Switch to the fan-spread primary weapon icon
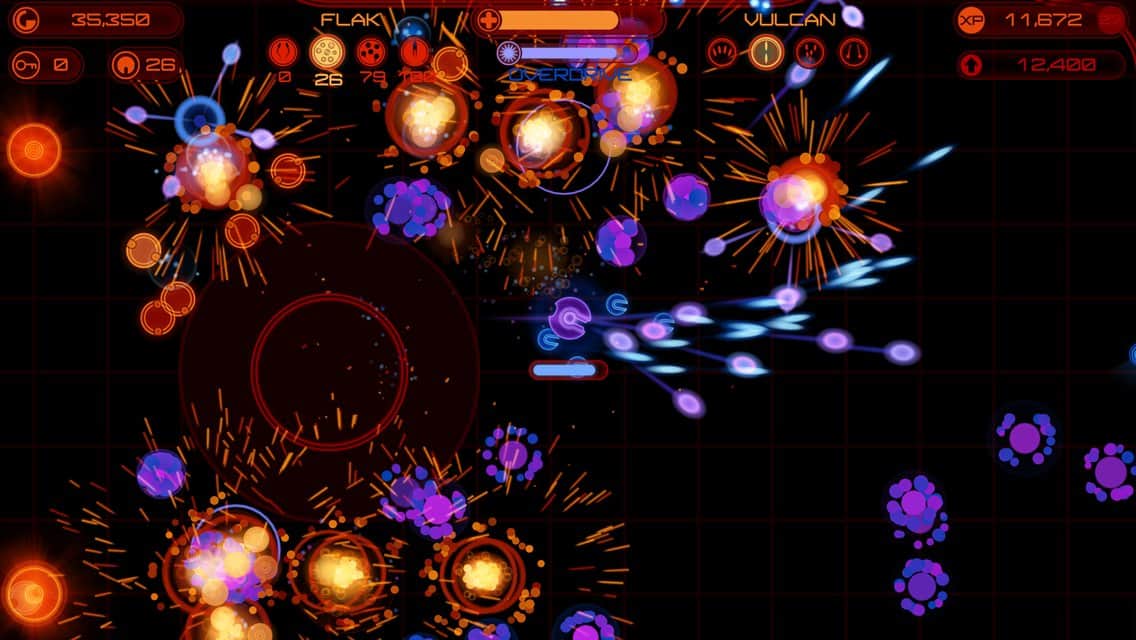 [723, 52]
